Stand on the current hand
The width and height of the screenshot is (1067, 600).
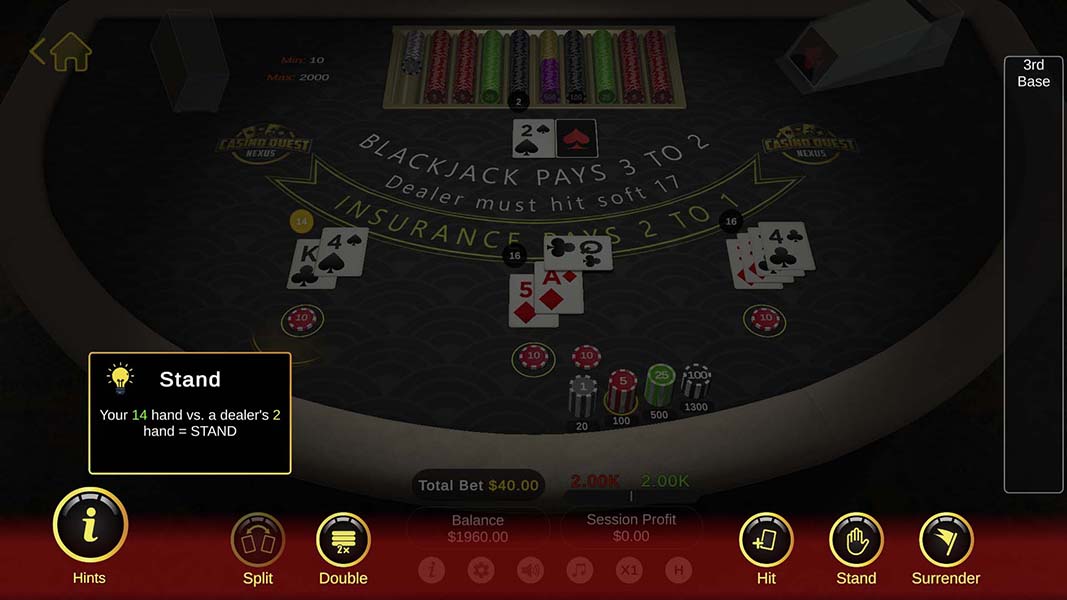tap(856, 541)
